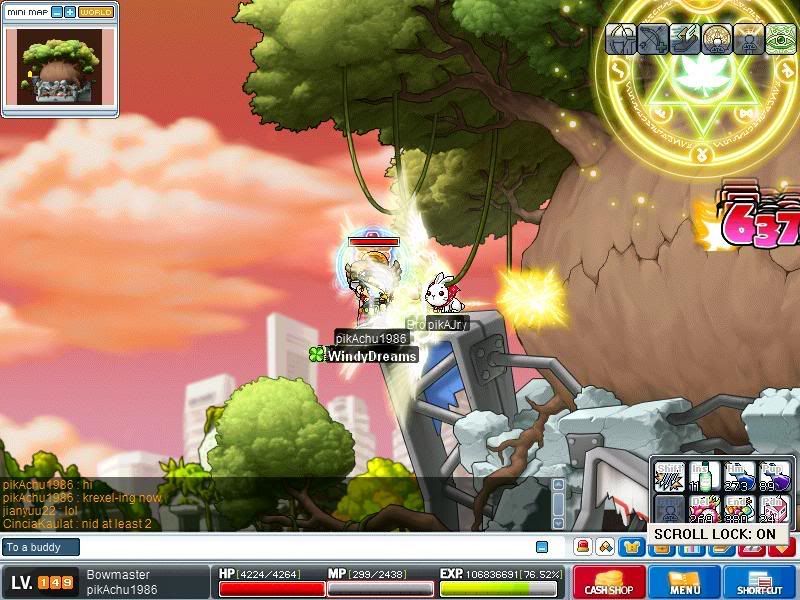This screenshot has height=600, width=800.
Task: Select the winged boot buff icon
Action: 685,39
